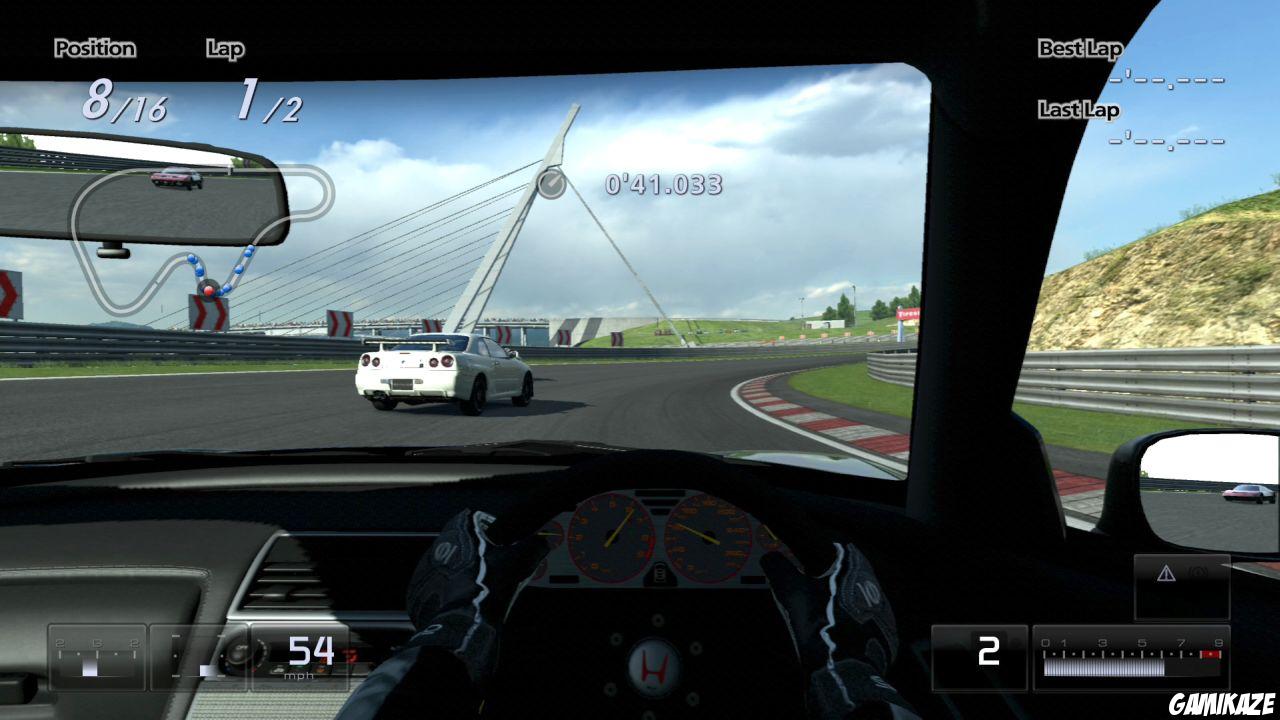
Task: Click the lap timer showing 0'41.033
Action: click(x=662, y=184)
